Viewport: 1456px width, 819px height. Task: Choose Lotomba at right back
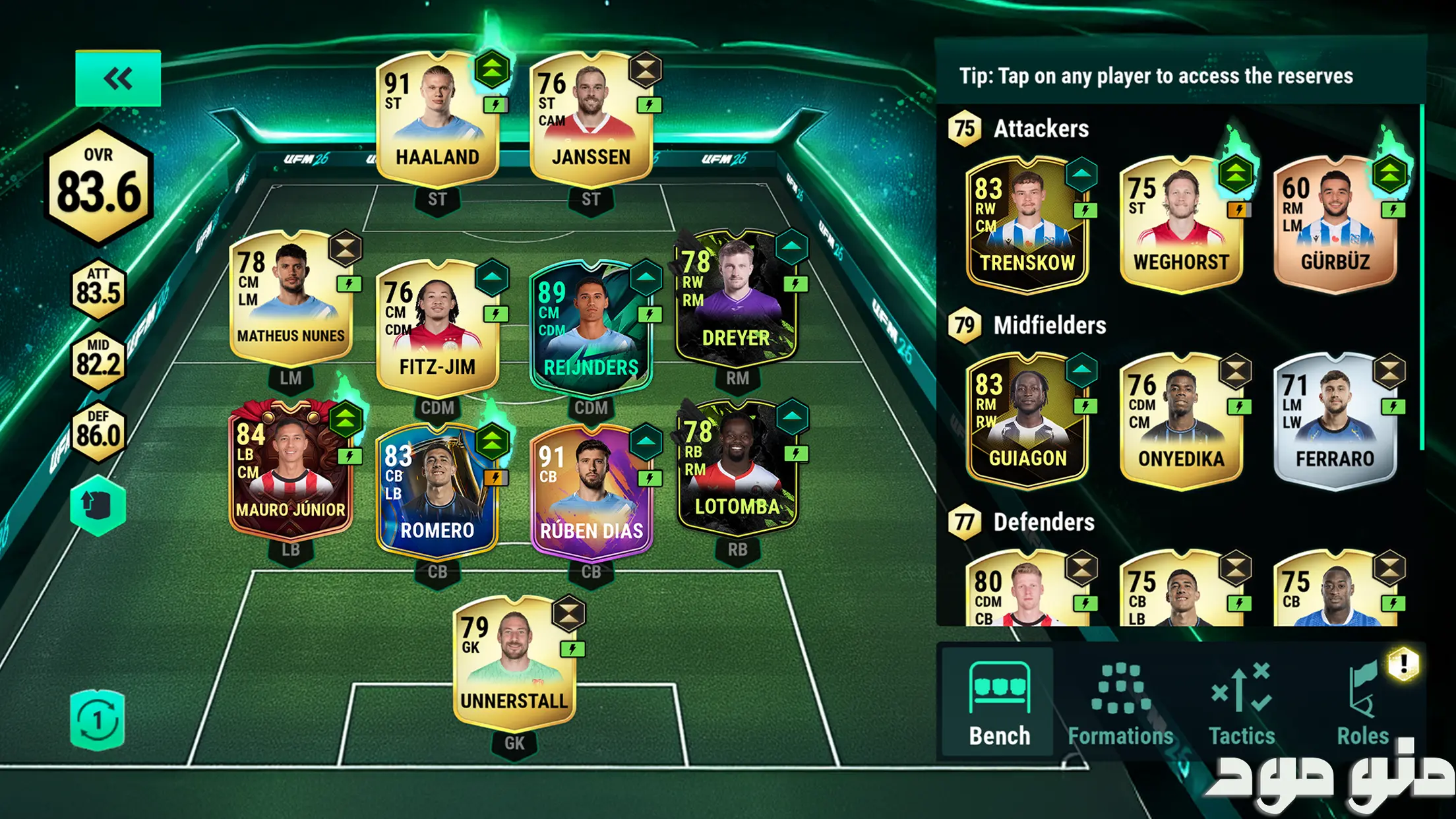point(737,470)
